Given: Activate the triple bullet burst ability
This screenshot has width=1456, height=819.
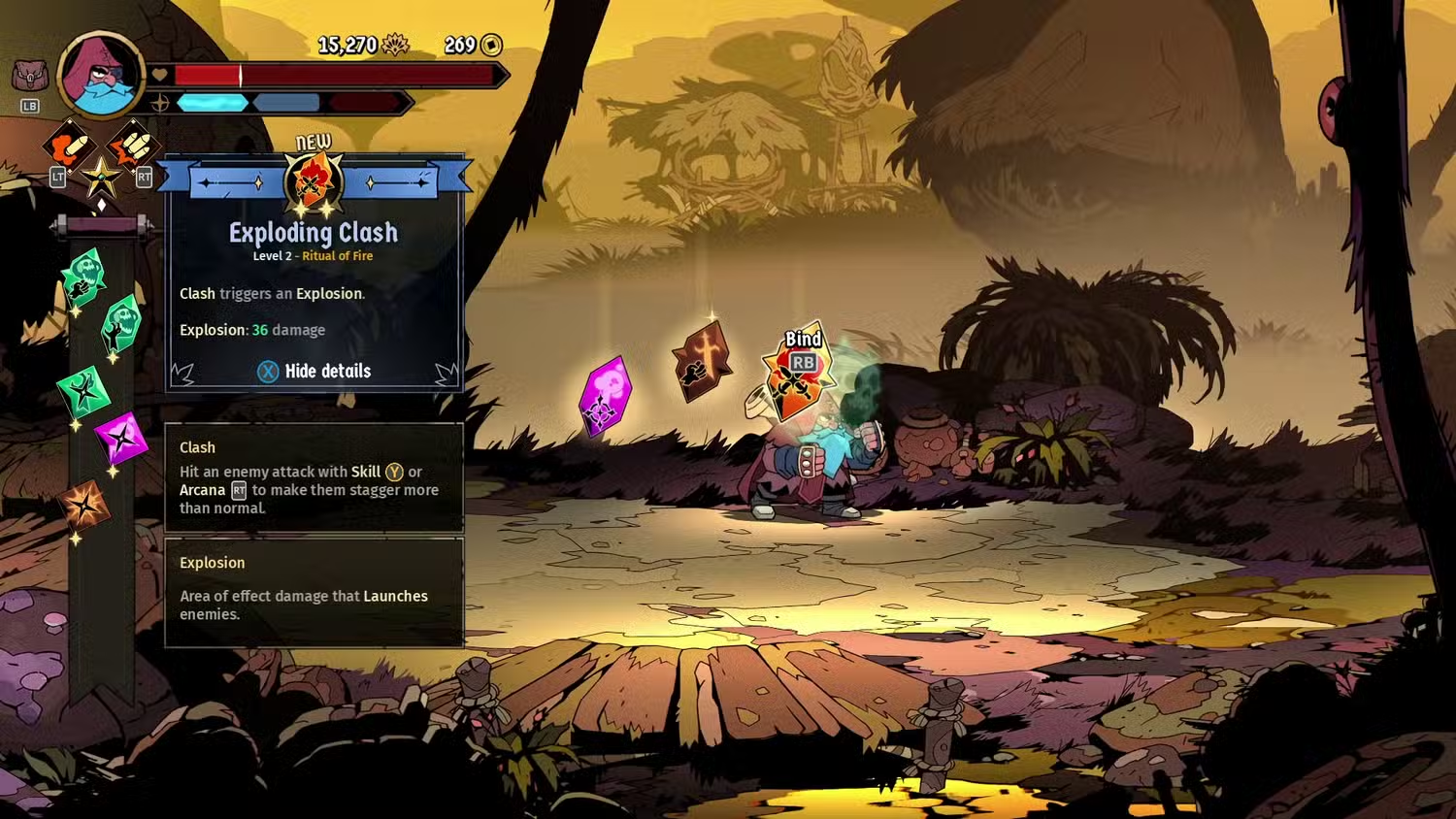Looking at the screenshot, I should [x=133, y=147].
